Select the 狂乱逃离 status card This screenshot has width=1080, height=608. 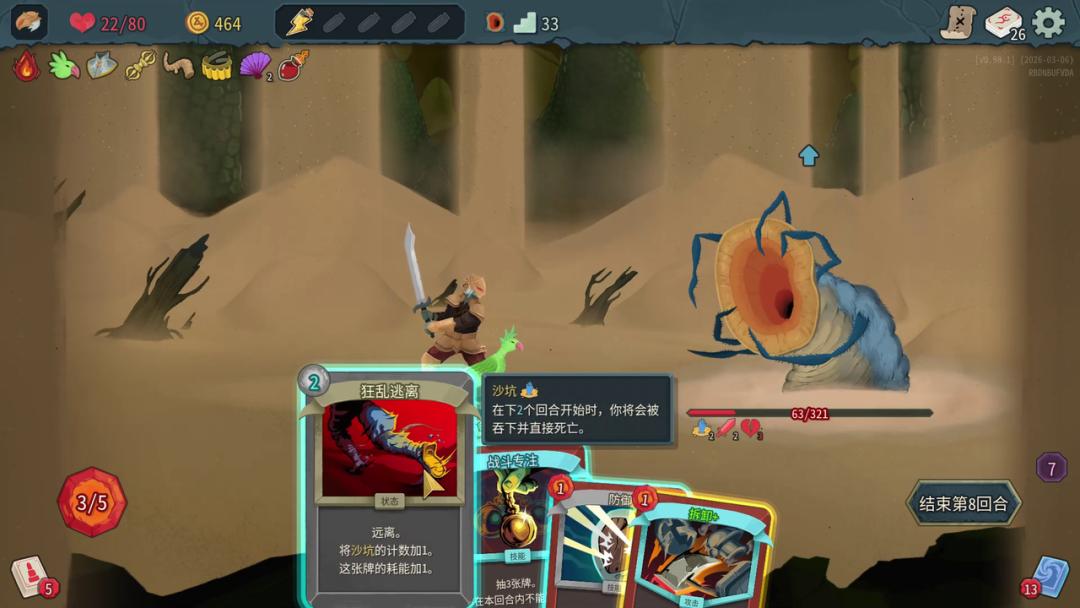point(389,480)
